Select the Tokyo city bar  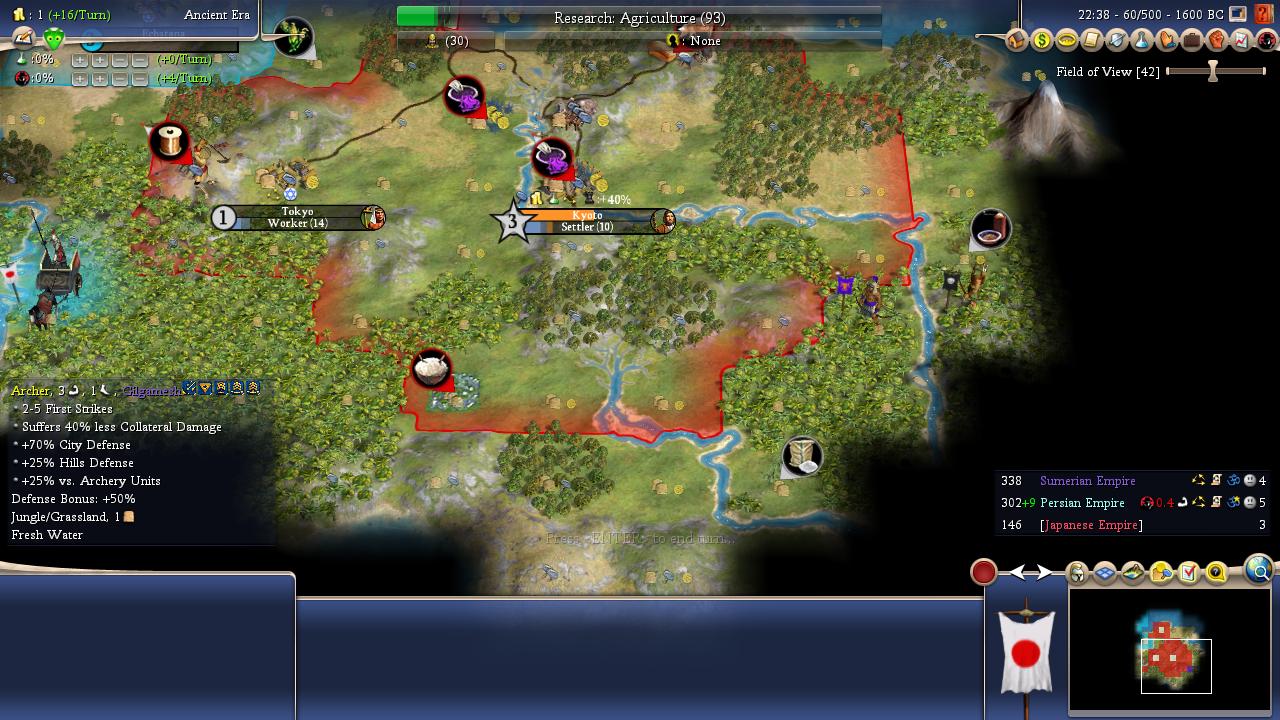pos(298,217)
